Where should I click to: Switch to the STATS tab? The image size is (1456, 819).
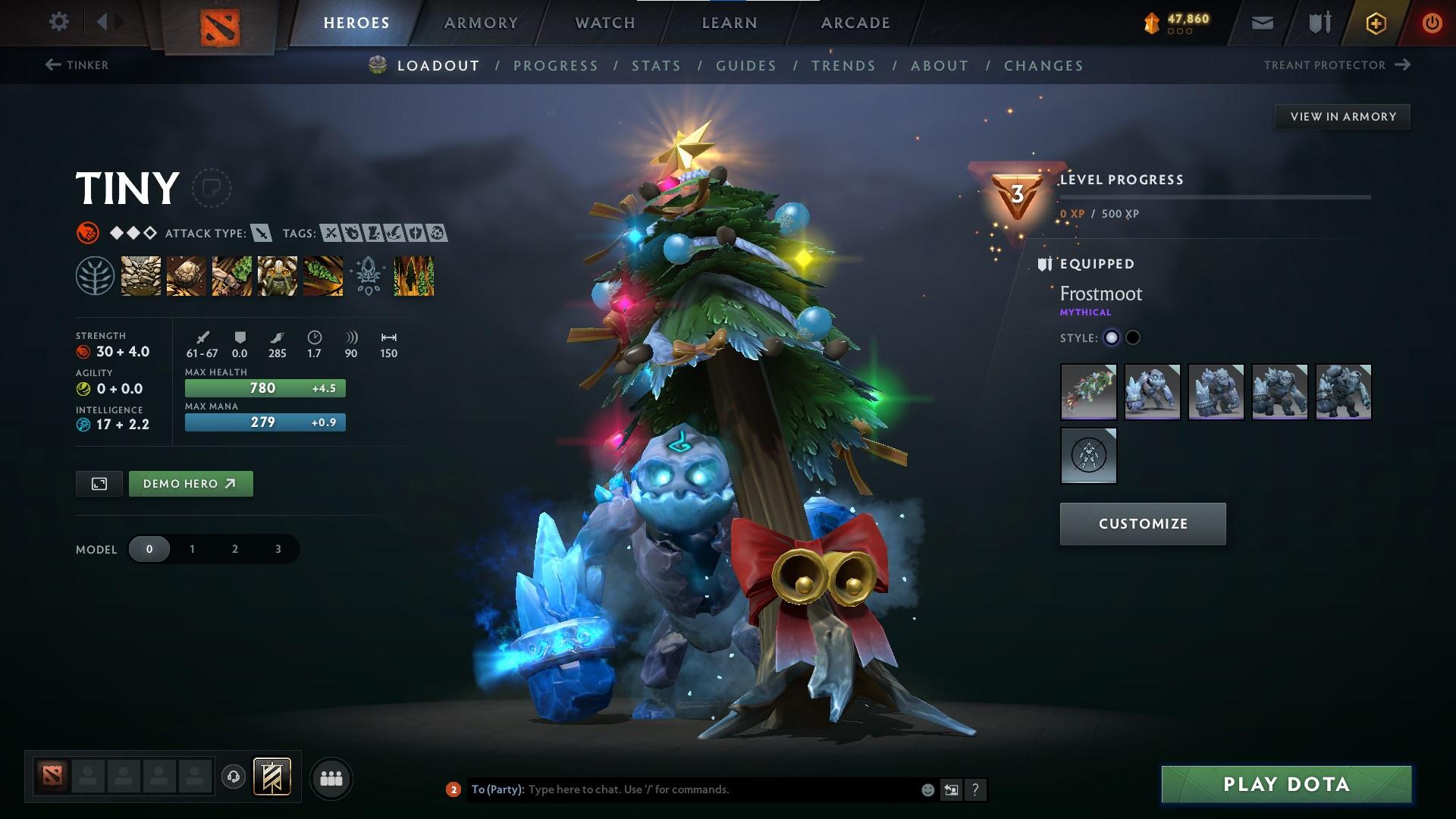657,66
